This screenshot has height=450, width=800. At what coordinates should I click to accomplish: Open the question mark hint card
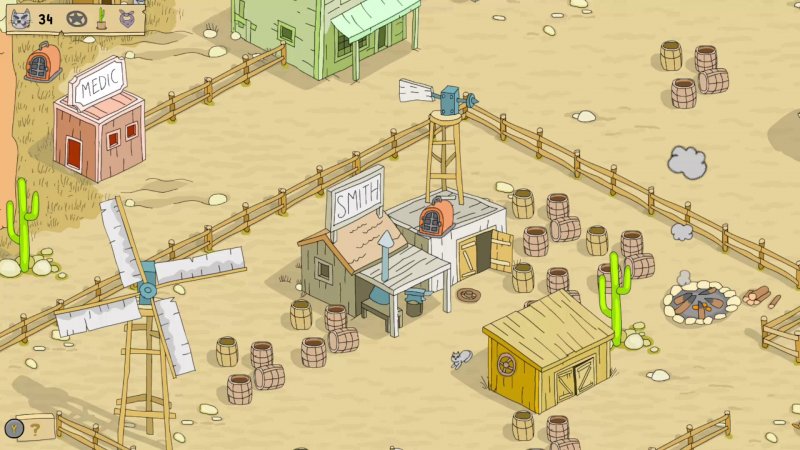click(x=36, y=430)
